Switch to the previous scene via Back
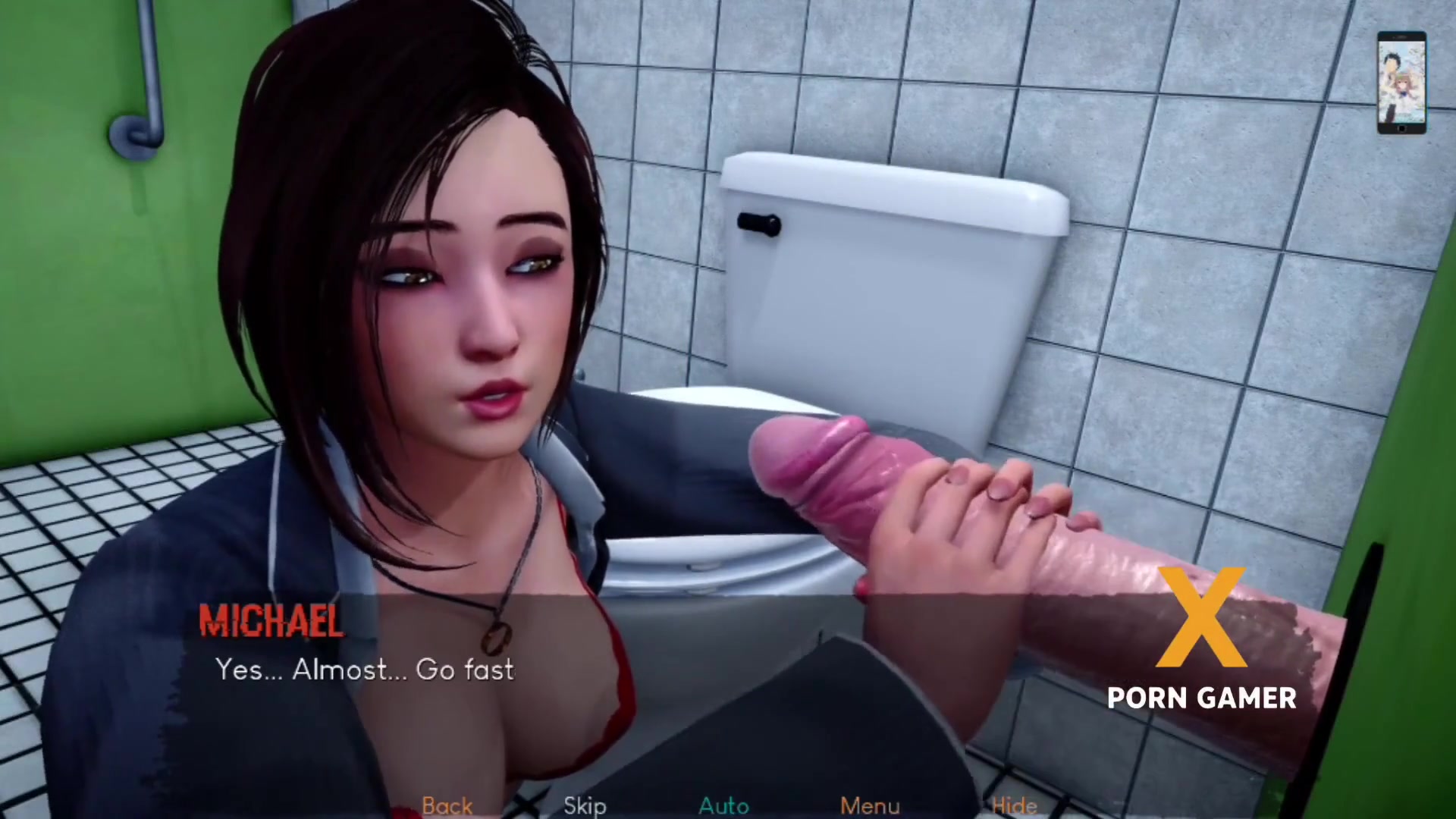 coord(447,806)
